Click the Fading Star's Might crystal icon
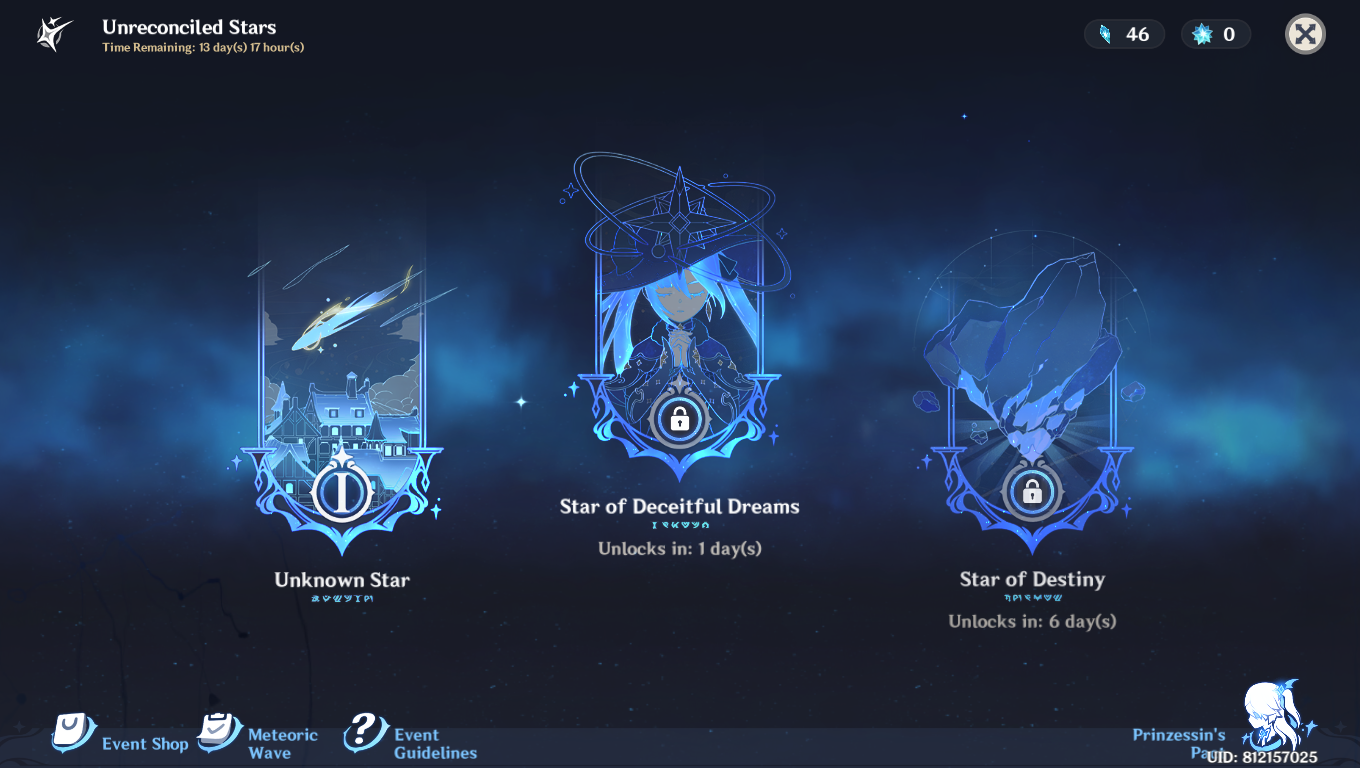This screenshot has height=768, width=1360. pos(1104,33)
